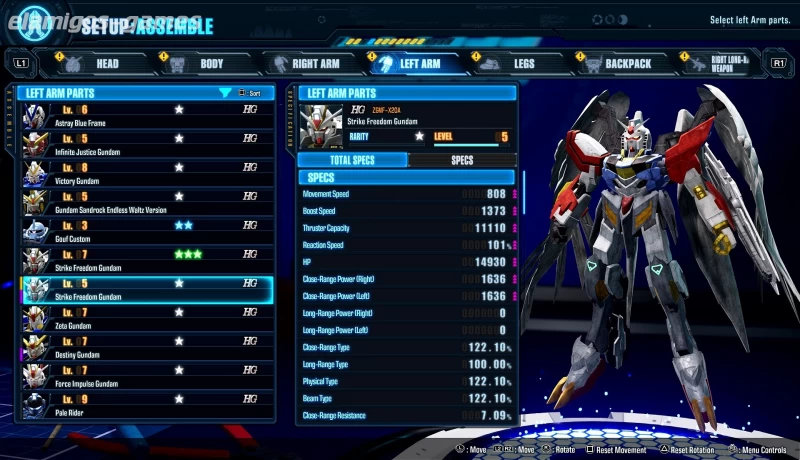800x460 pixels.
Task: Open the BODY parts tab
Action: point(201,64)
